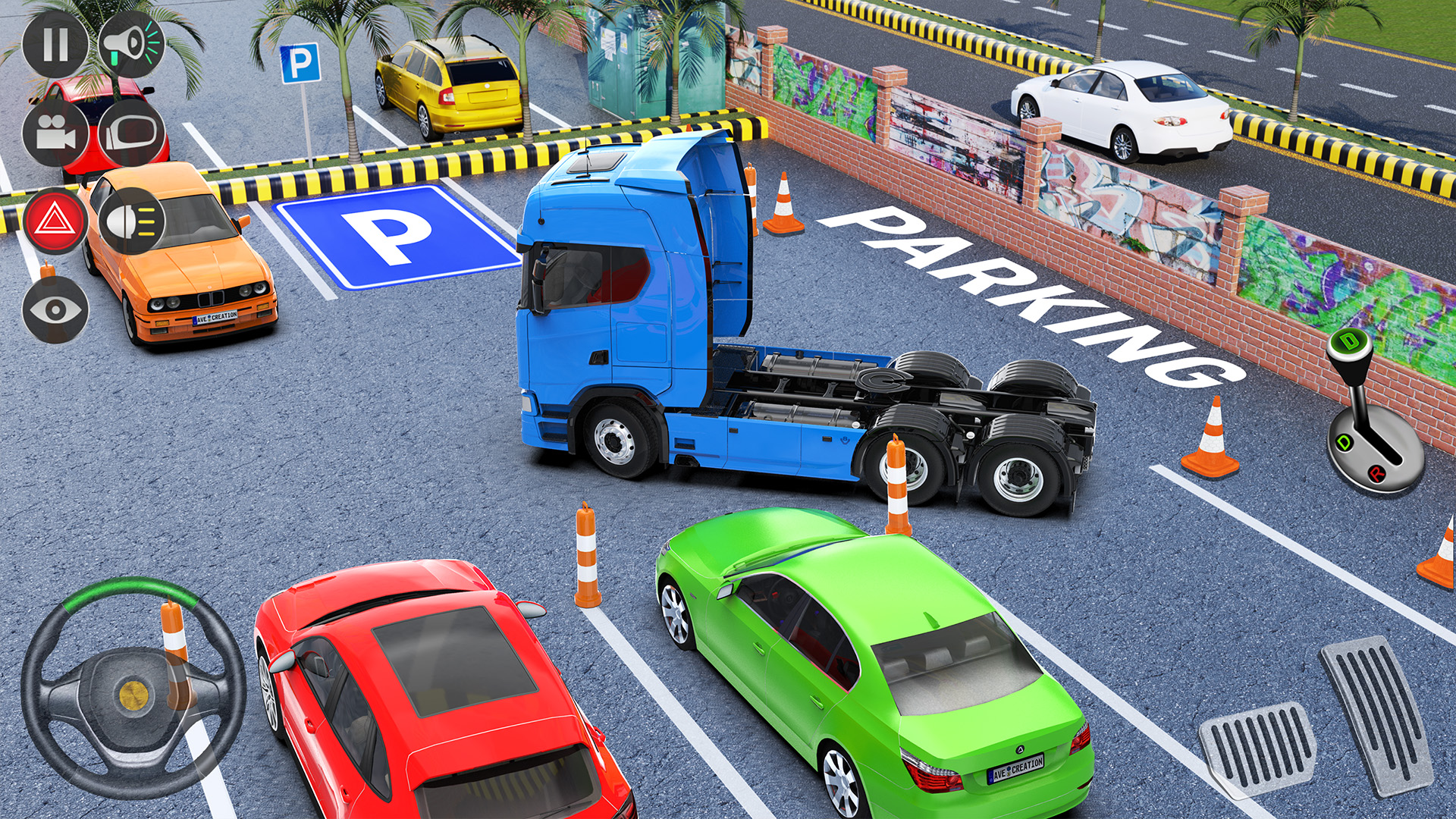Viewport: 1456px width, 819px height.
Task: Tap the pause icon to open game menu
Action: pyautogui.click(x=57, y=47)
